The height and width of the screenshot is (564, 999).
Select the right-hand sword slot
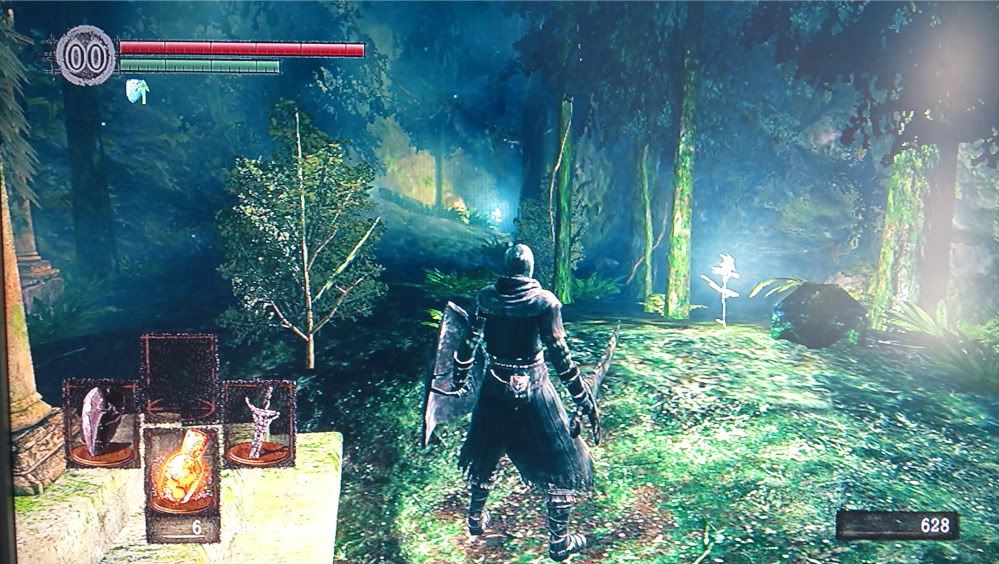259,423
